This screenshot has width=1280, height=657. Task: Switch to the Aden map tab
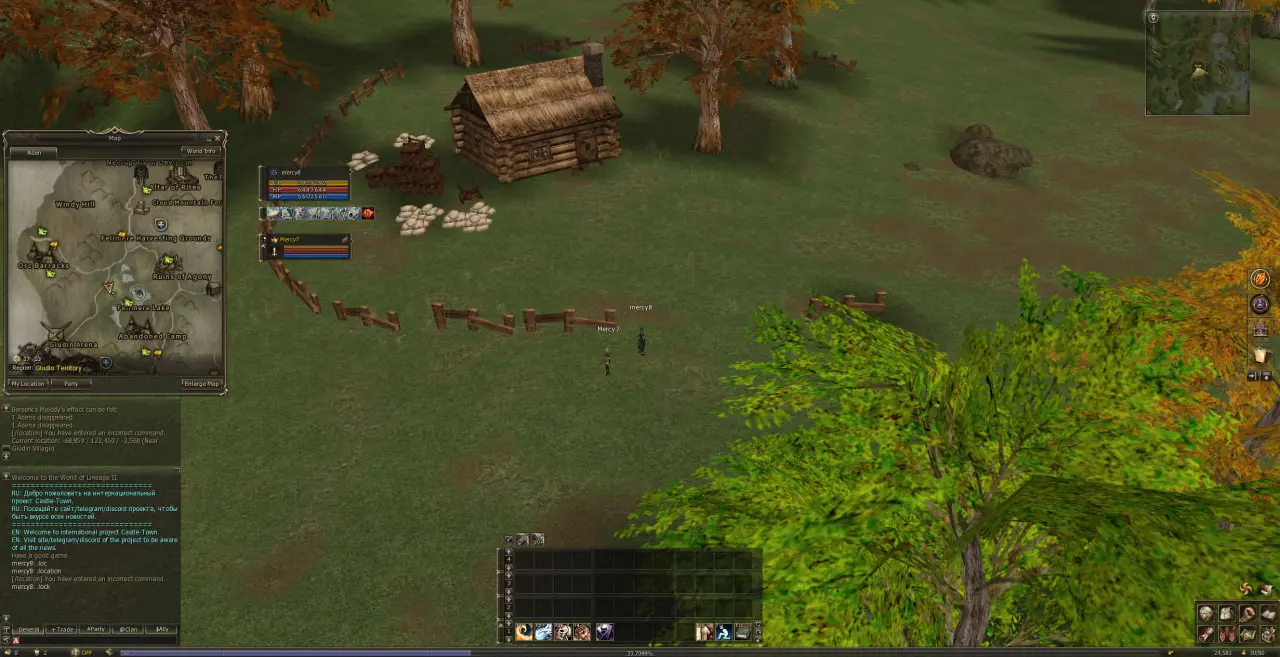(34, 152)
